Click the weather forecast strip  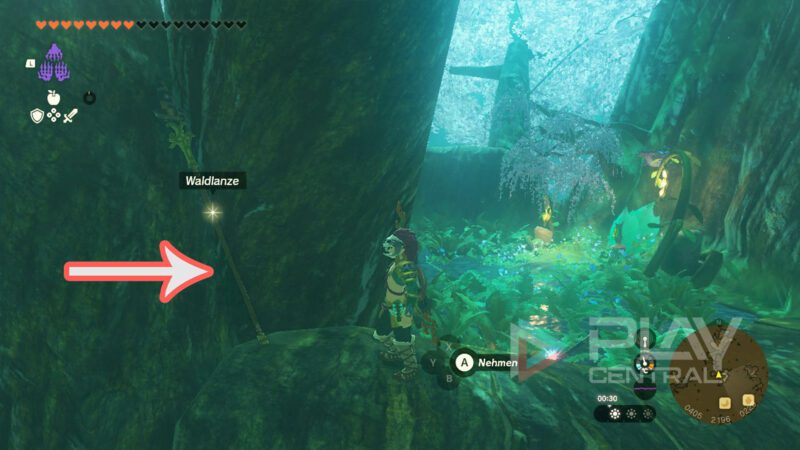[624, 413]
